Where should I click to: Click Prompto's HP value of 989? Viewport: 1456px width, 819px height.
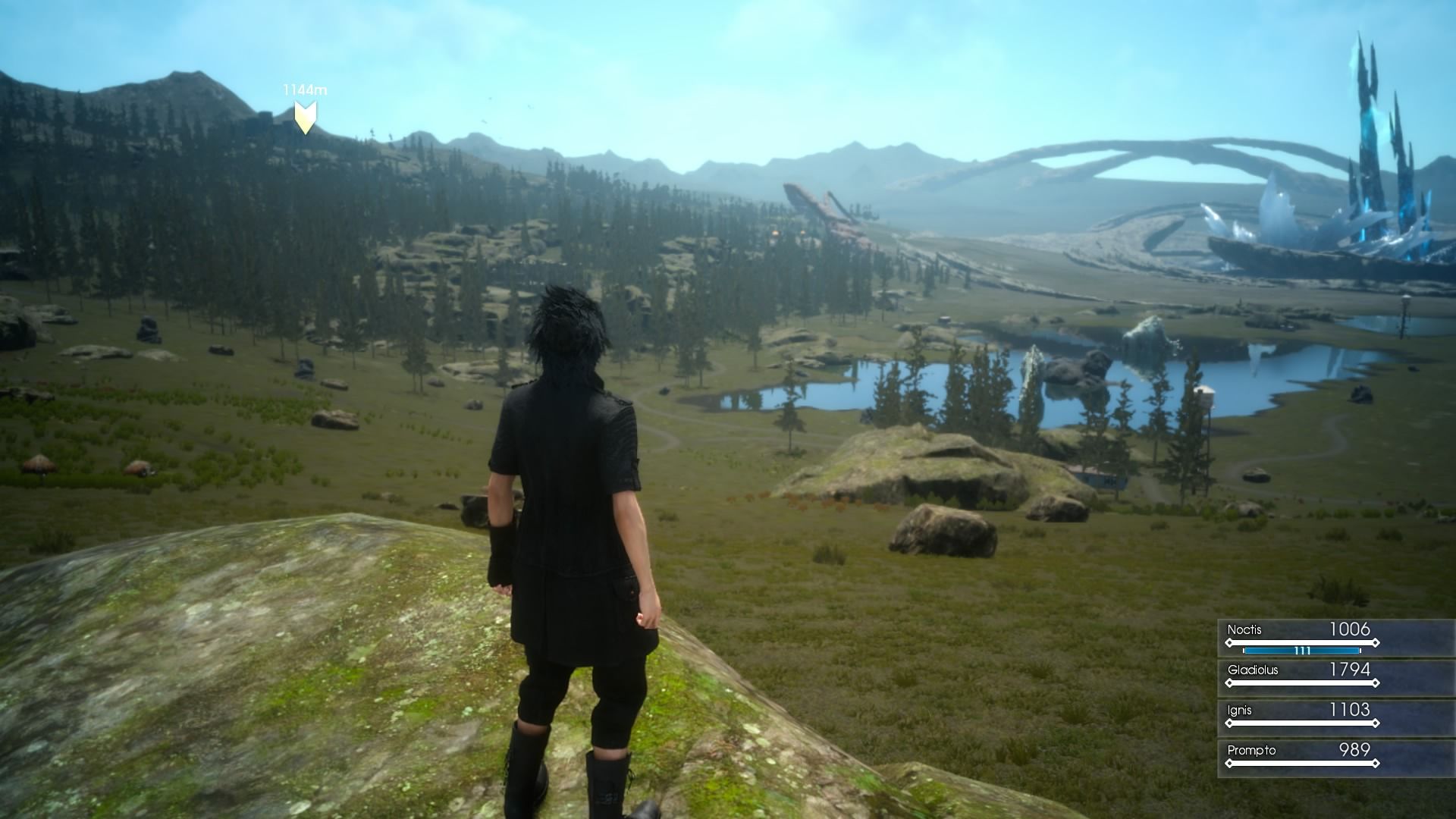point(1354,750)
